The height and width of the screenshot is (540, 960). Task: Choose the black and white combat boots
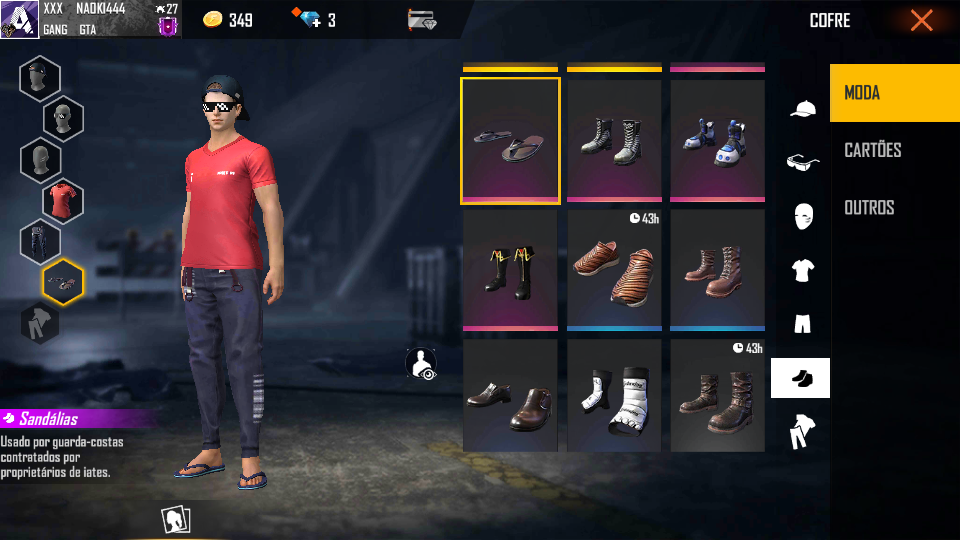(614, 141)
